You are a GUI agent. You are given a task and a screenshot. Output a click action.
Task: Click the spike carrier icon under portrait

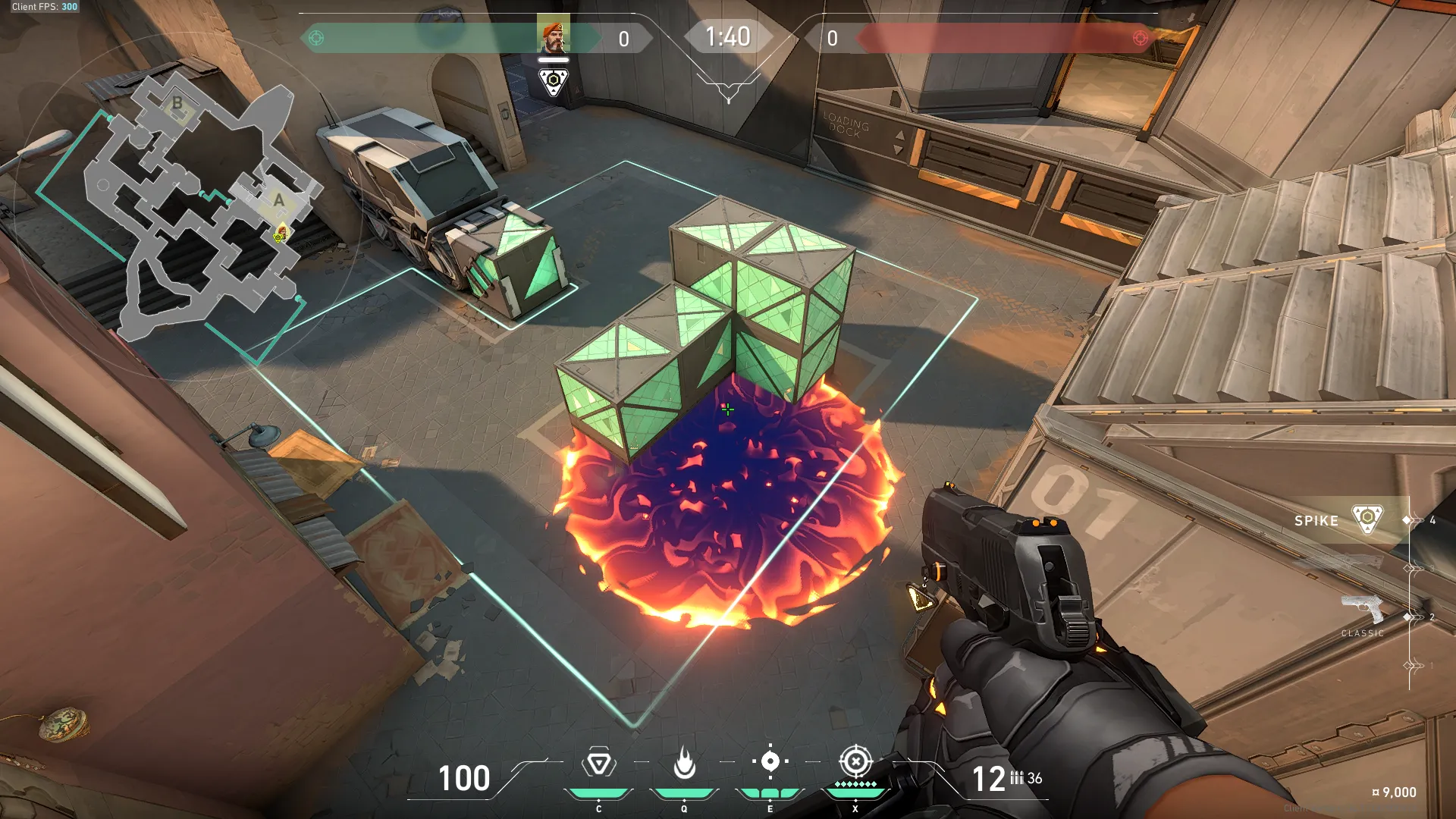553,81
